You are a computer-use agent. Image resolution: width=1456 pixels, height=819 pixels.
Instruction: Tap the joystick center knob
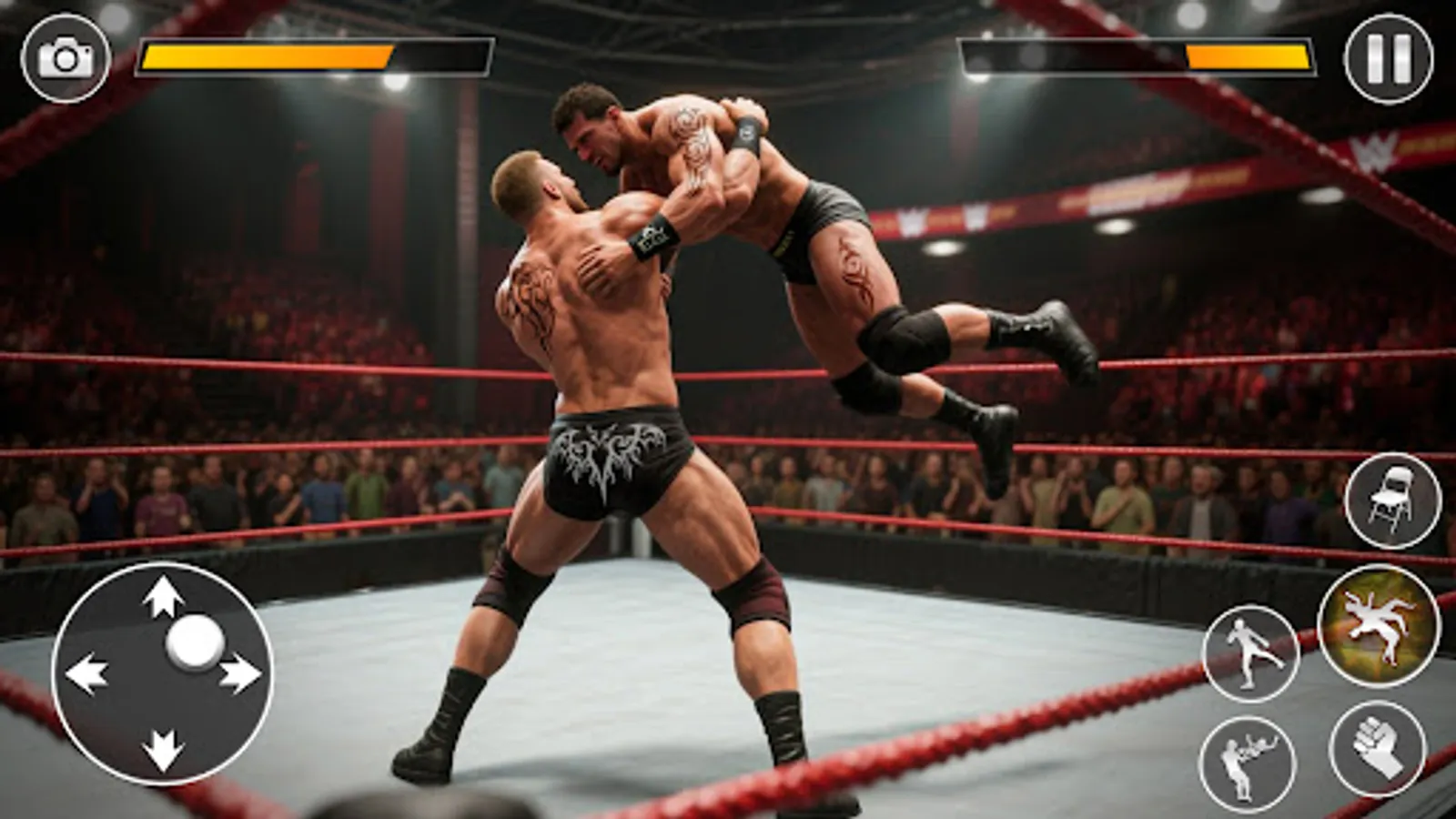[x=197, y=642]
